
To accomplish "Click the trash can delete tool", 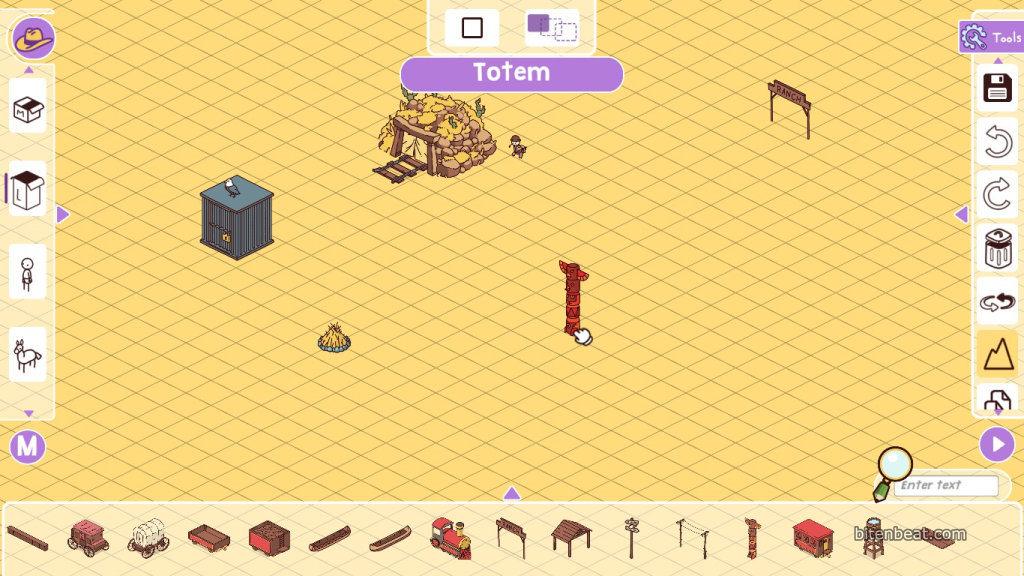I will pos(997,248).
